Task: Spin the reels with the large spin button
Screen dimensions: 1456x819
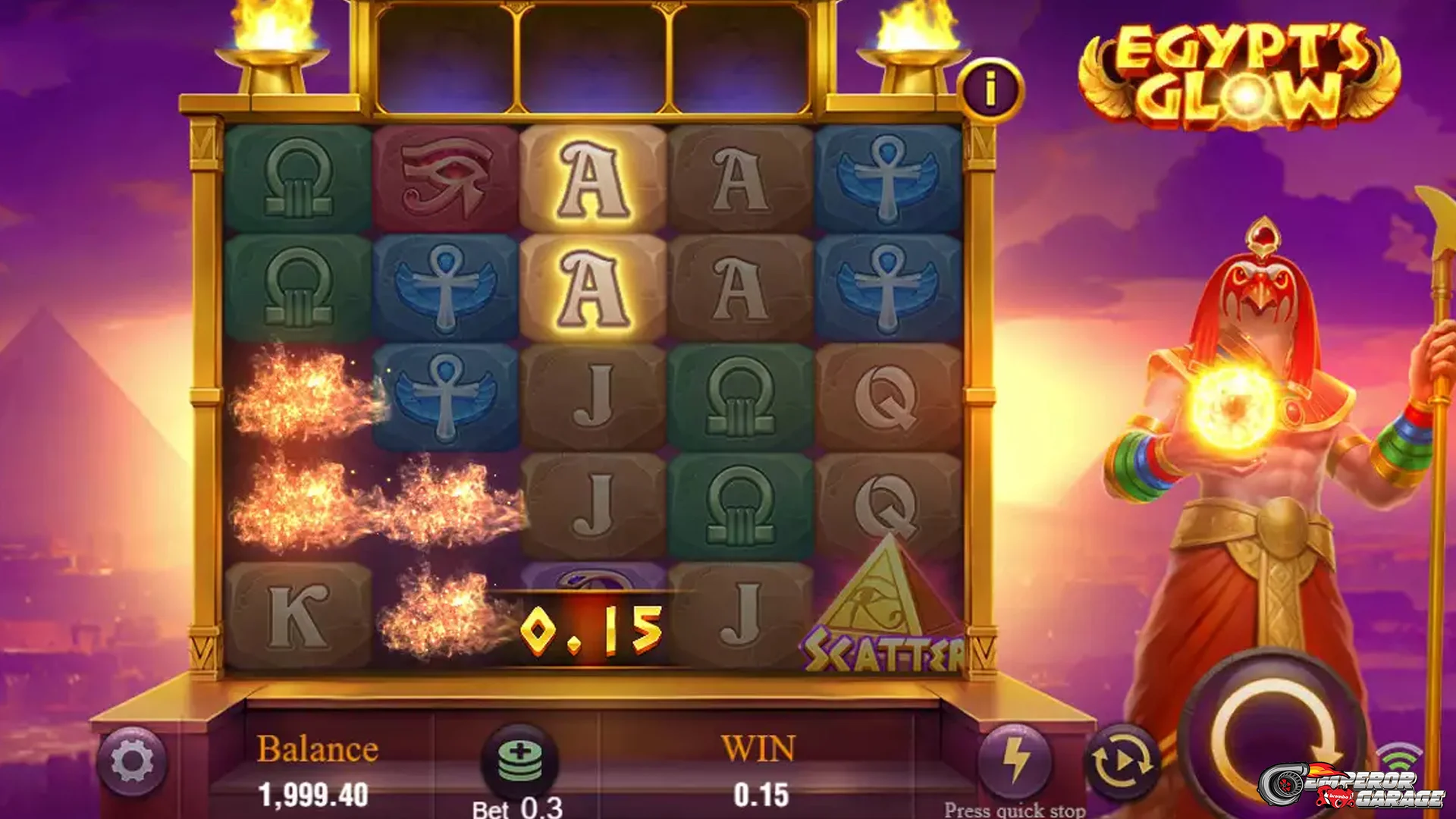Action: tap(1276, 738)
